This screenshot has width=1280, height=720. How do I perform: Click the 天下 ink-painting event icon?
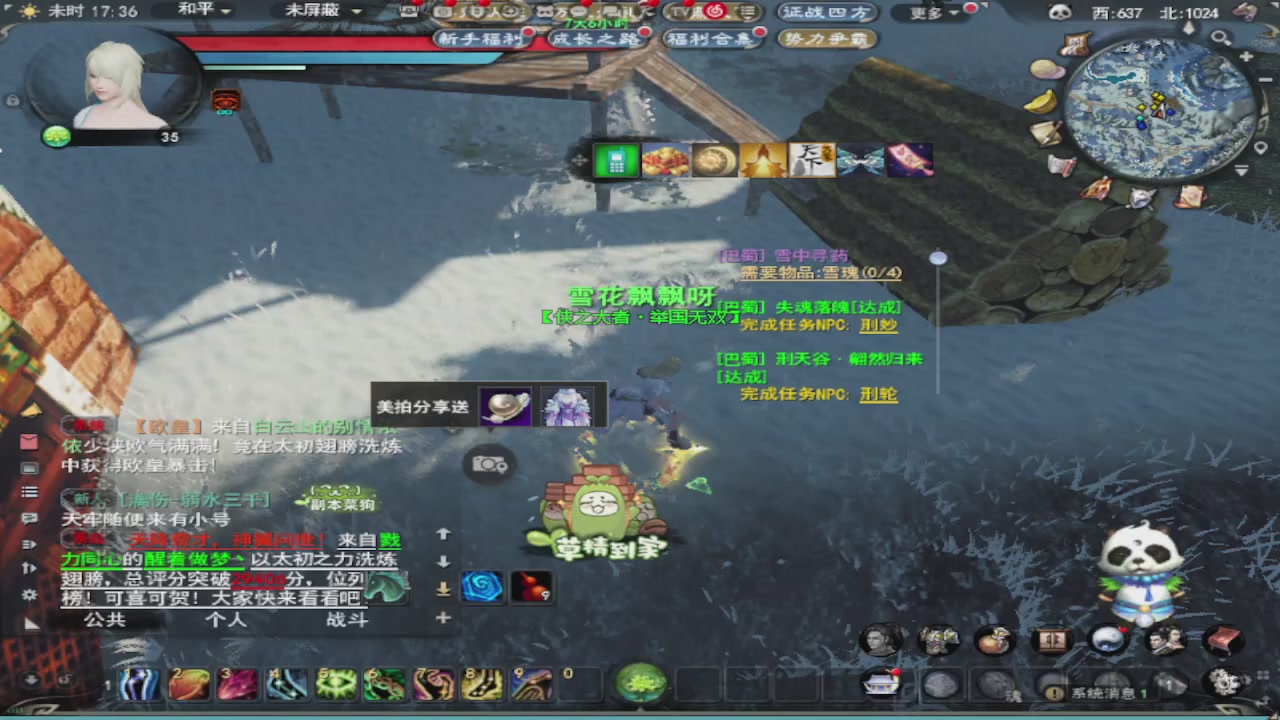pos(812,160)
